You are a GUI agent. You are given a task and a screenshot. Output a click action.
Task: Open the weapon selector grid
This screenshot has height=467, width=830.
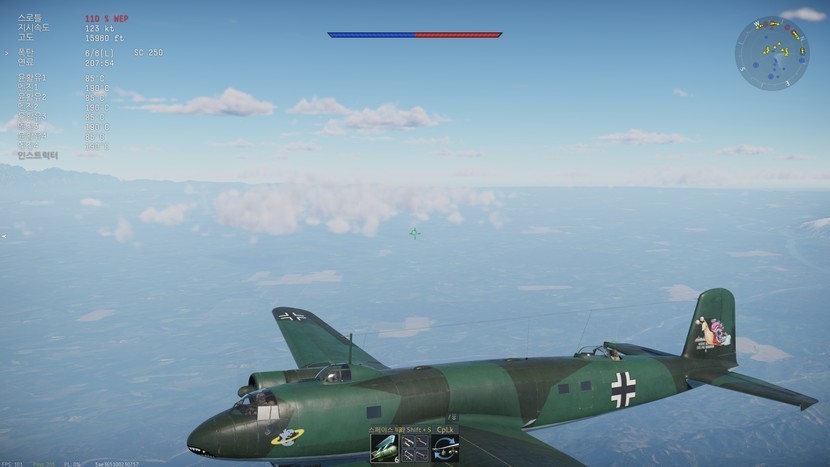pyautogui.click(x=415, y=448)
